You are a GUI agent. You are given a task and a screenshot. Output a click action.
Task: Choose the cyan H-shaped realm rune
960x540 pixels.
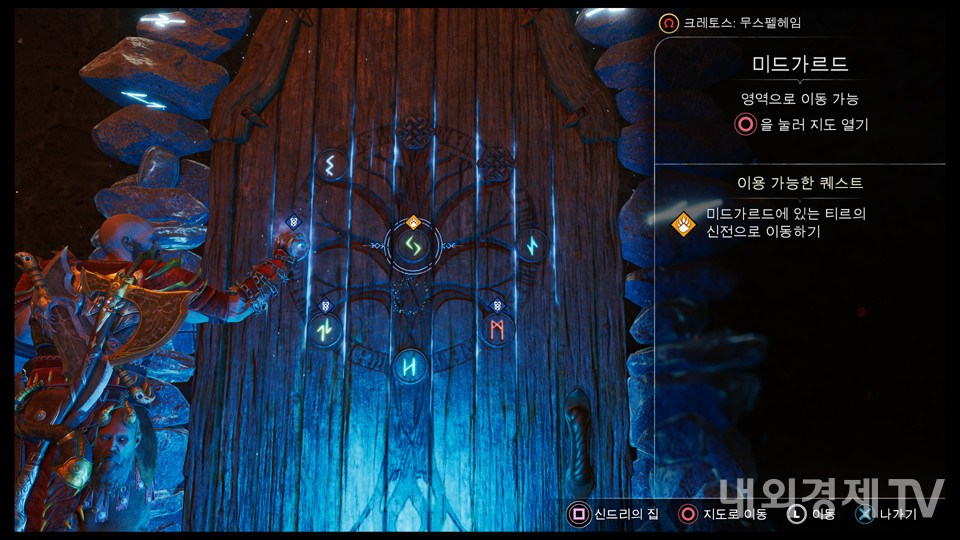tap(410, 366)
